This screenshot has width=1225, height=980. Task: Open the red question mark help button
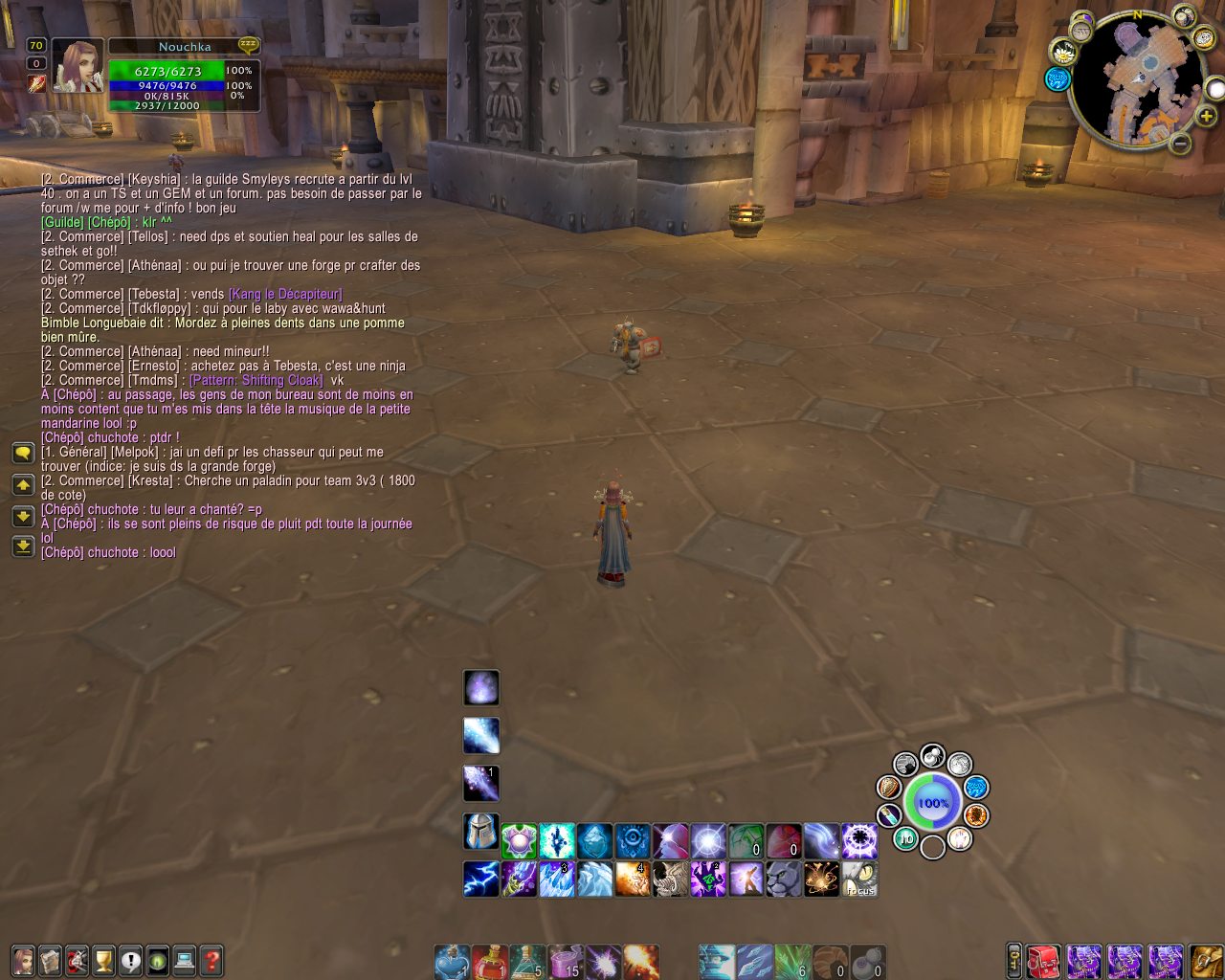coord(212,960)
